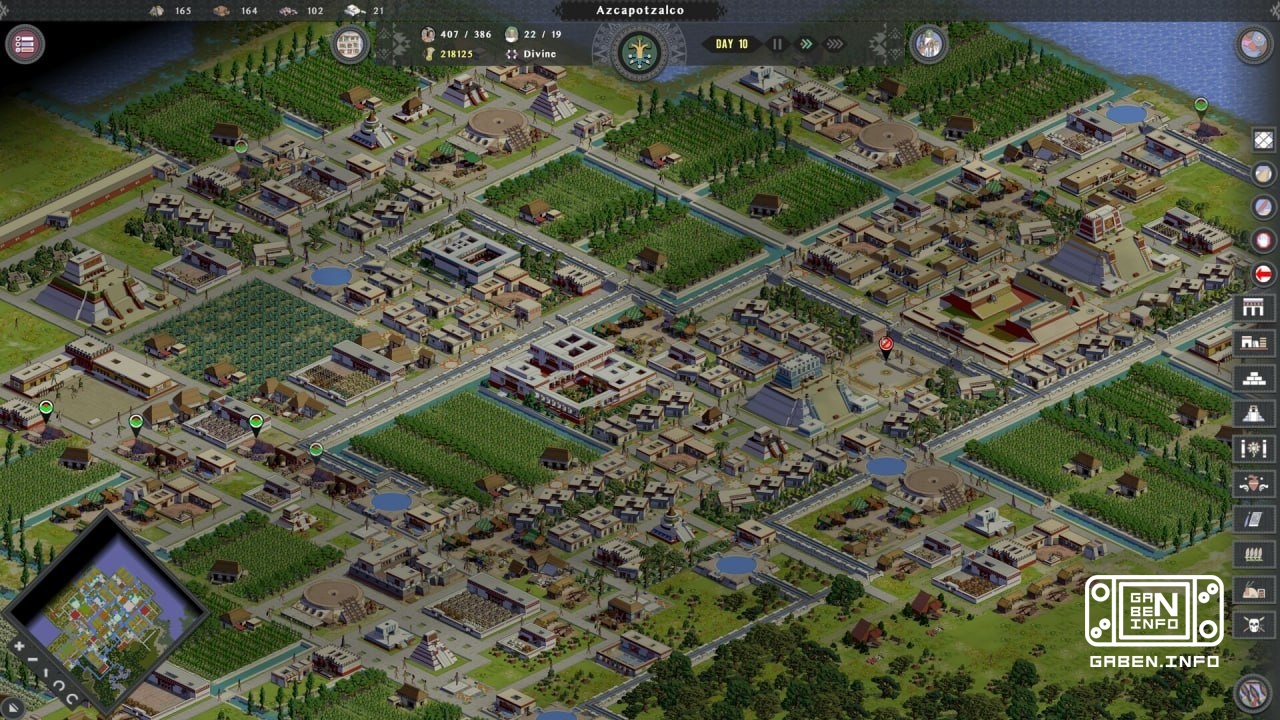Open the globe icon in the top-right corner

coord(1255,45)
